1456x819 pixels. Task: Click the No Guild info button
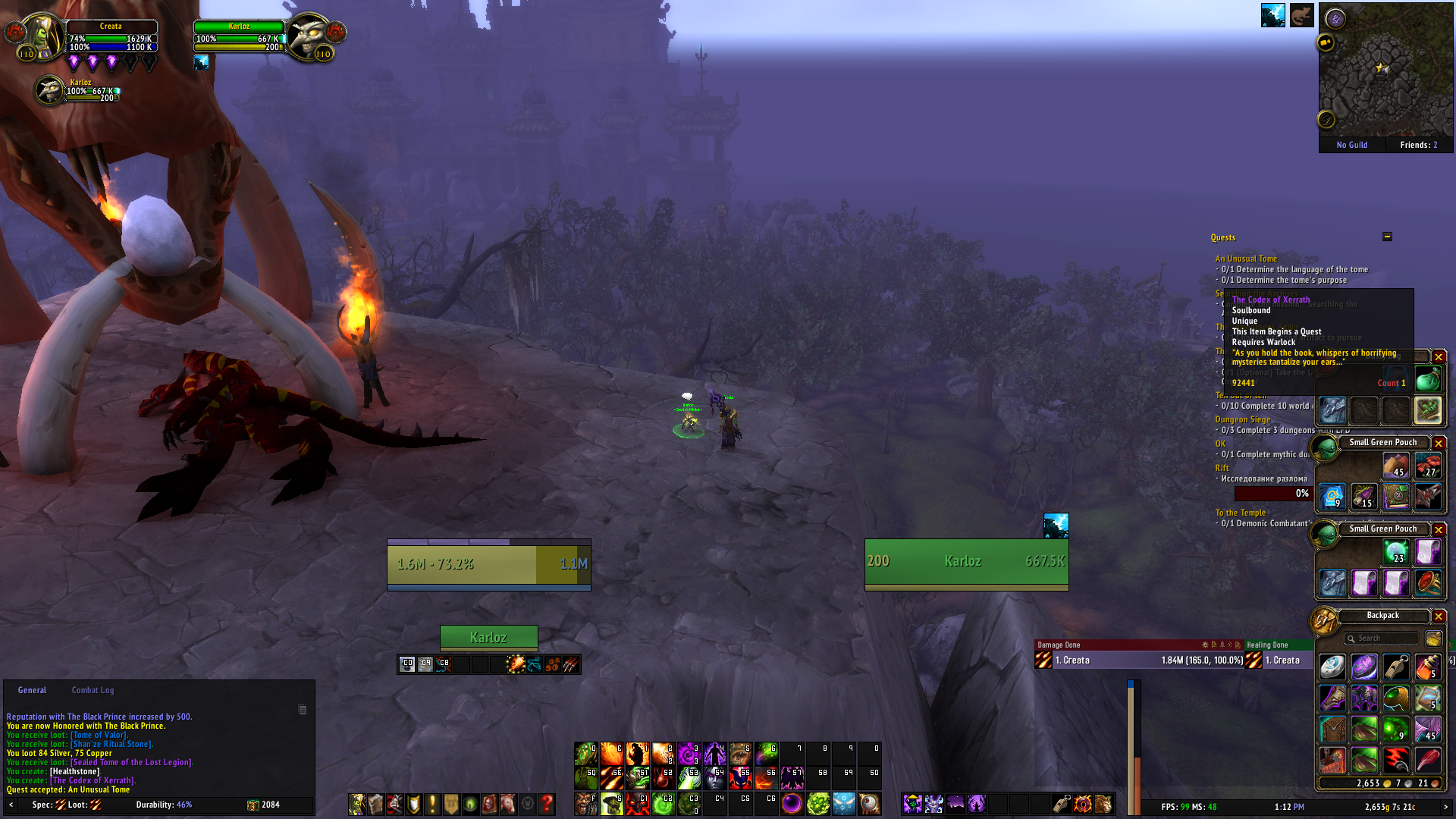(x=1352, y=145)
